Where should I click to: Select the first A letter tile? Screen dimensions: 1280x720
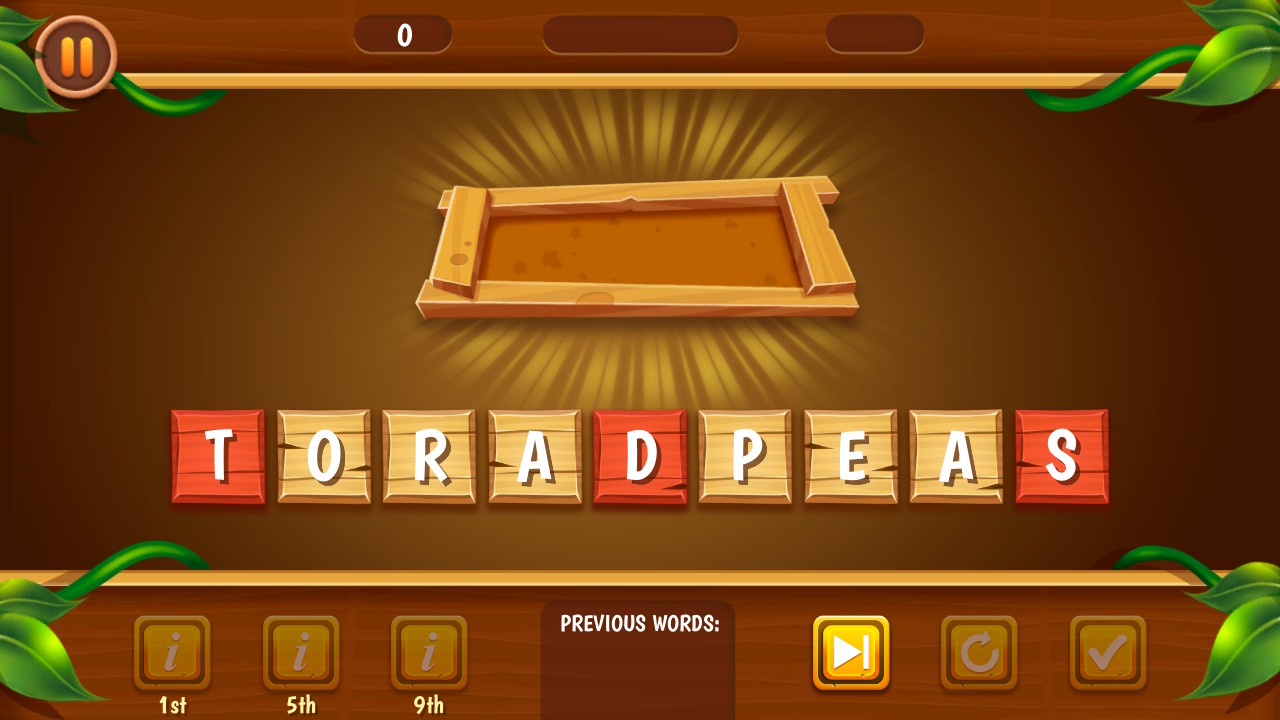(535, 455)
